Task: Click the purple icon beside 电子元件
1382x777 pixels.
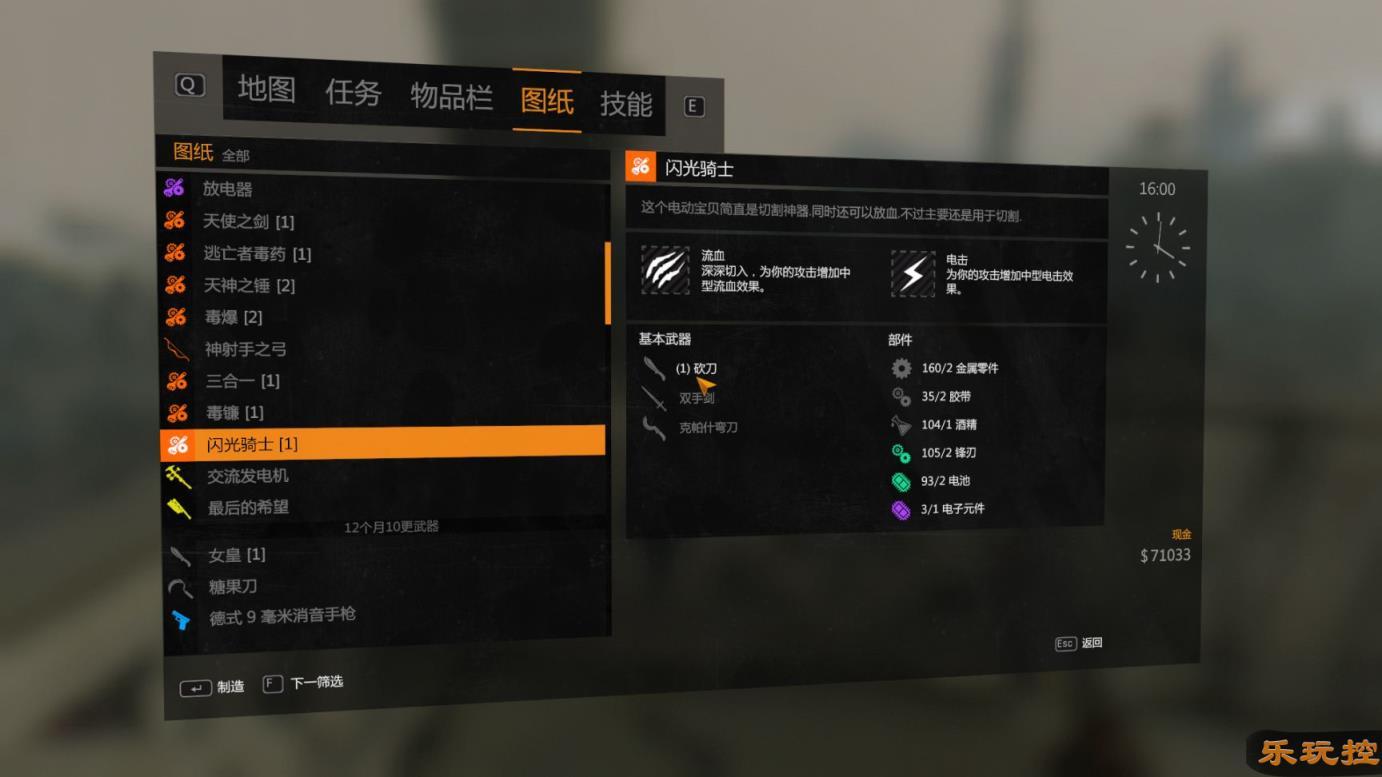Action: click(901, 509)
